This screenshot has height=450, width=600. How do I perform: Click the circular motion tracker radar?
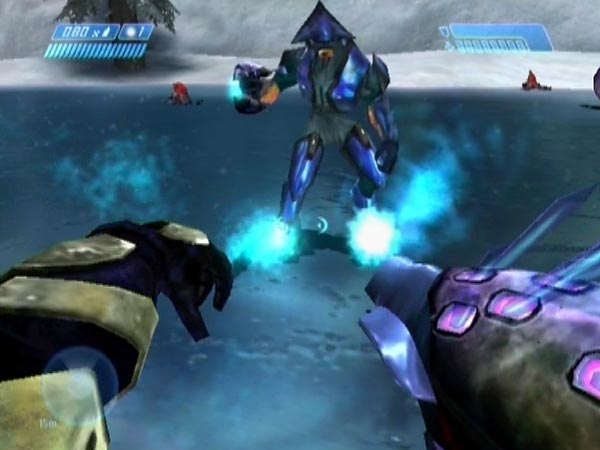(x=72, y=389)
